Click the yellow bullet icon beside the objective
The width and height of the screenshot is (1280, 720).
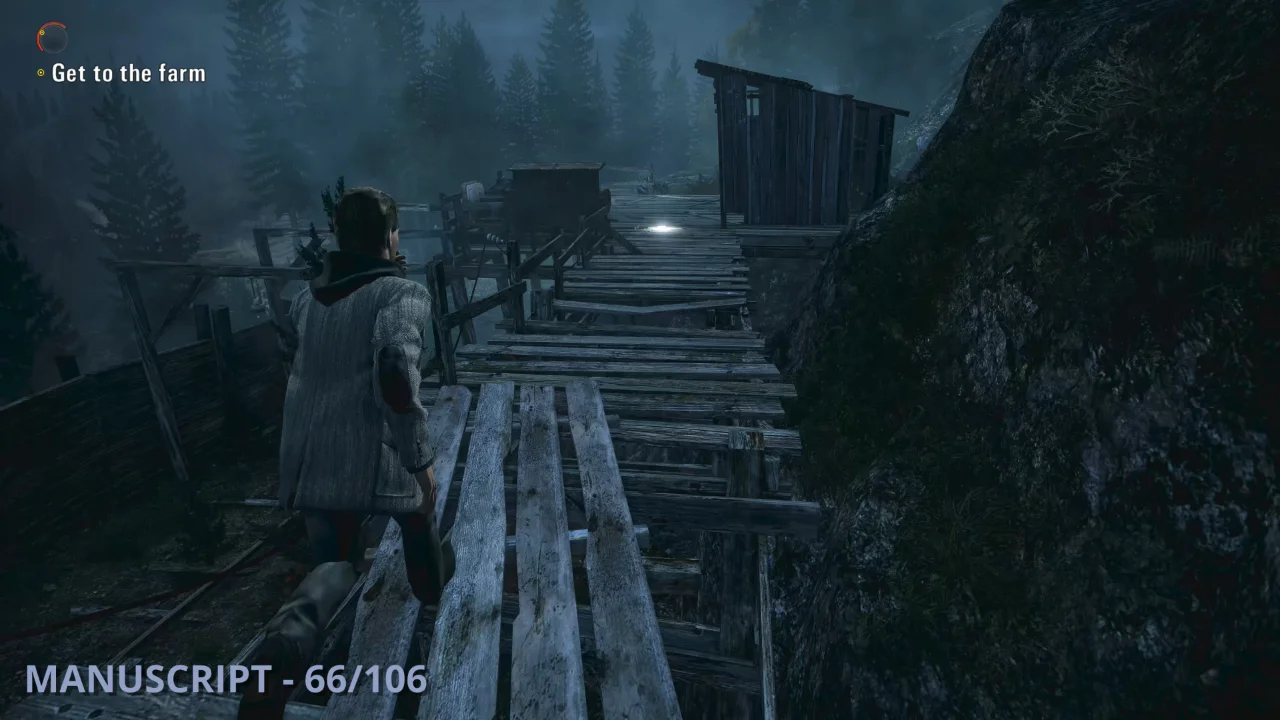[40, 71]
